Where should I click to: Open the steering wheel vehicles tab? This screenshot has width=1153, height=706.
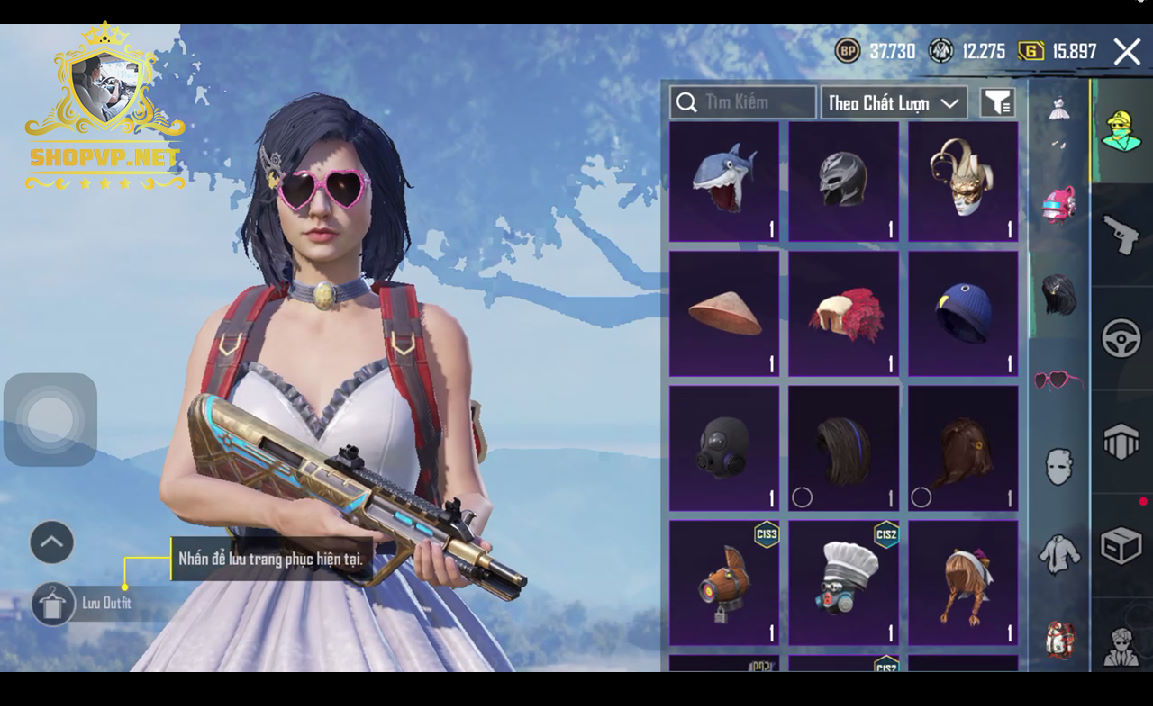click(1122, 338)
